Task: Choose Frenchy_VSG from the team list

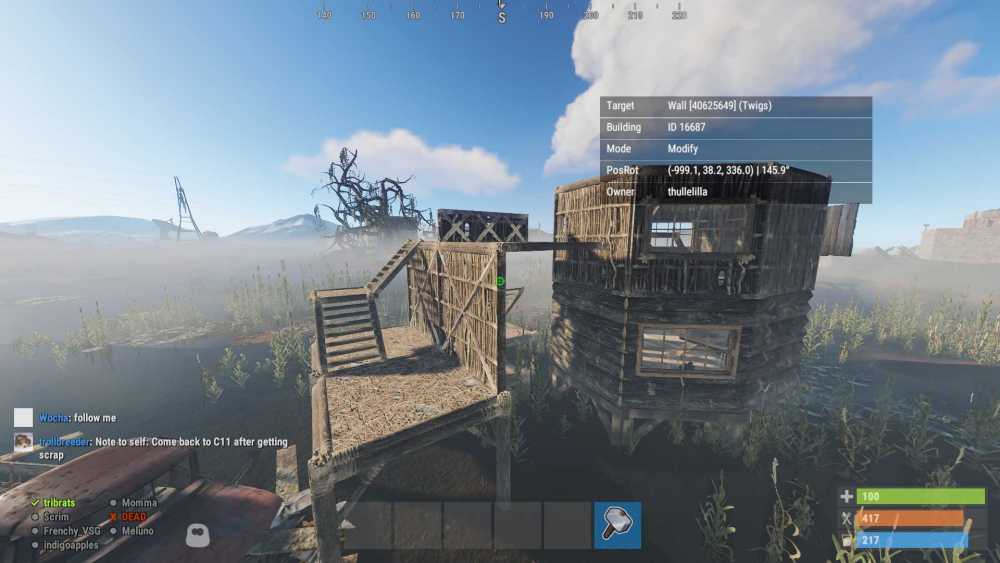Action: [69, 531]
